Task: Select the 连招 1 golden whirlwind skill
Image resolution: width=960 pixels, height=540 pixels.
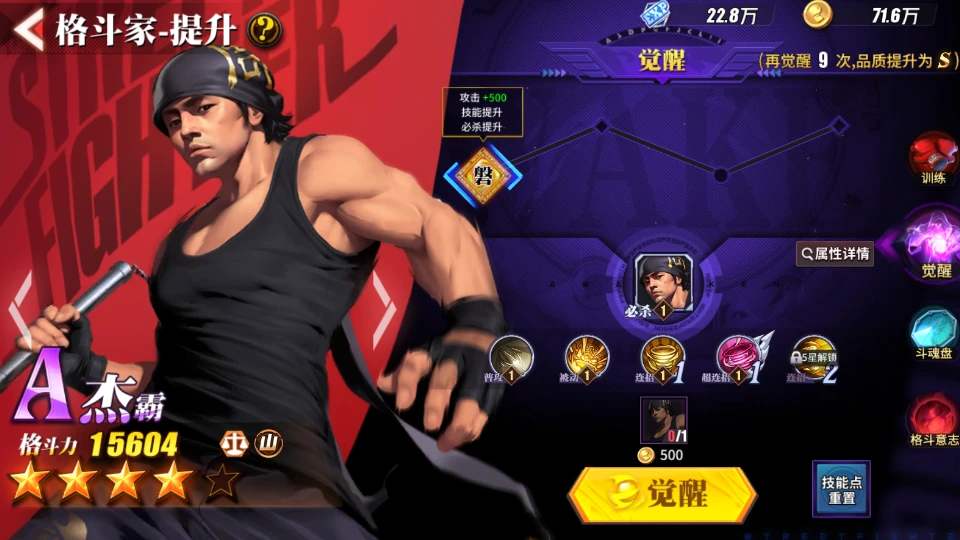Action: point(662,357)
